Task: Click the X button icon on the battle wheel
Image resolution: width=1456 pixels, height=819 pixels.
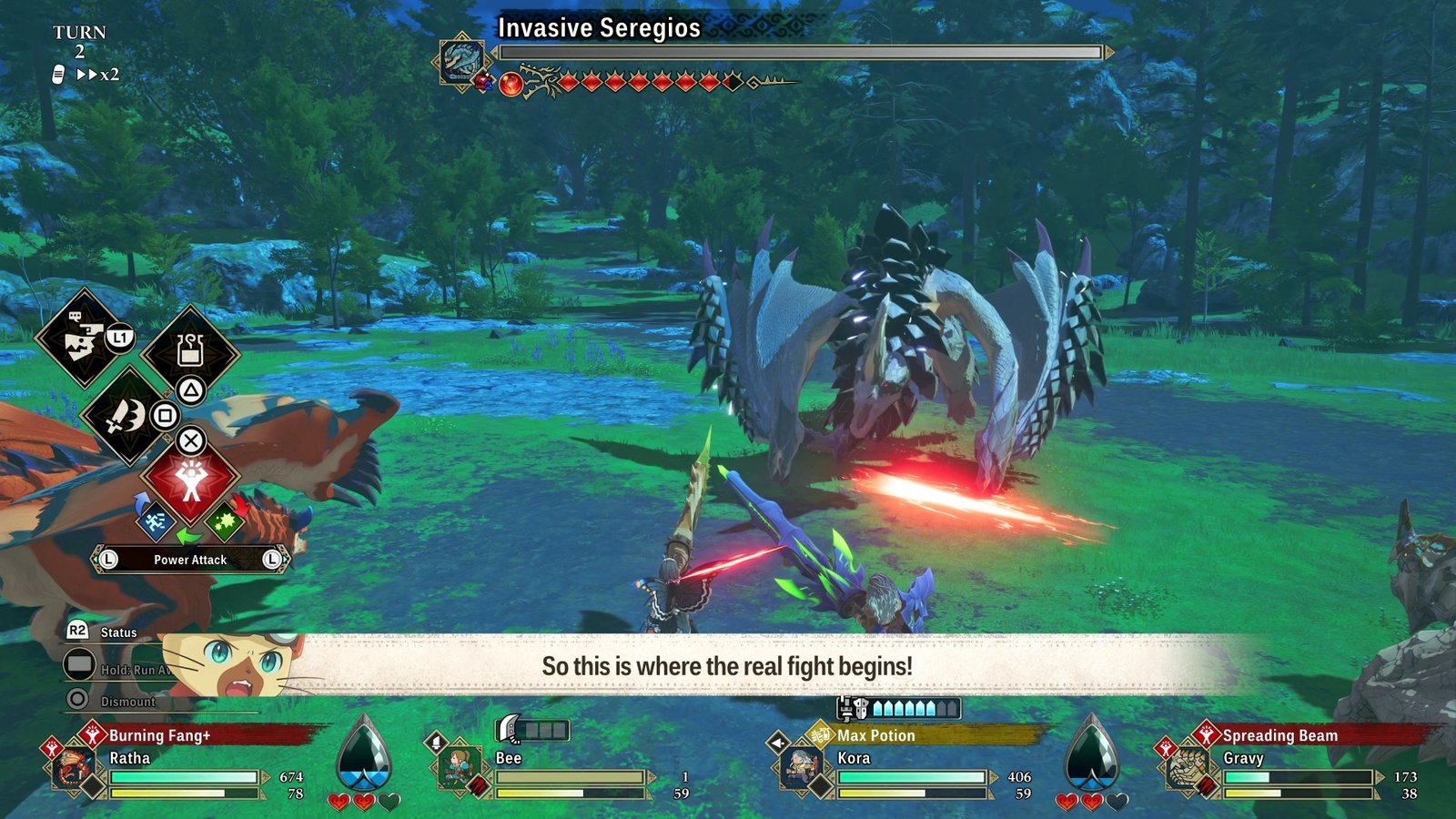Action: [x=190, y=440]
